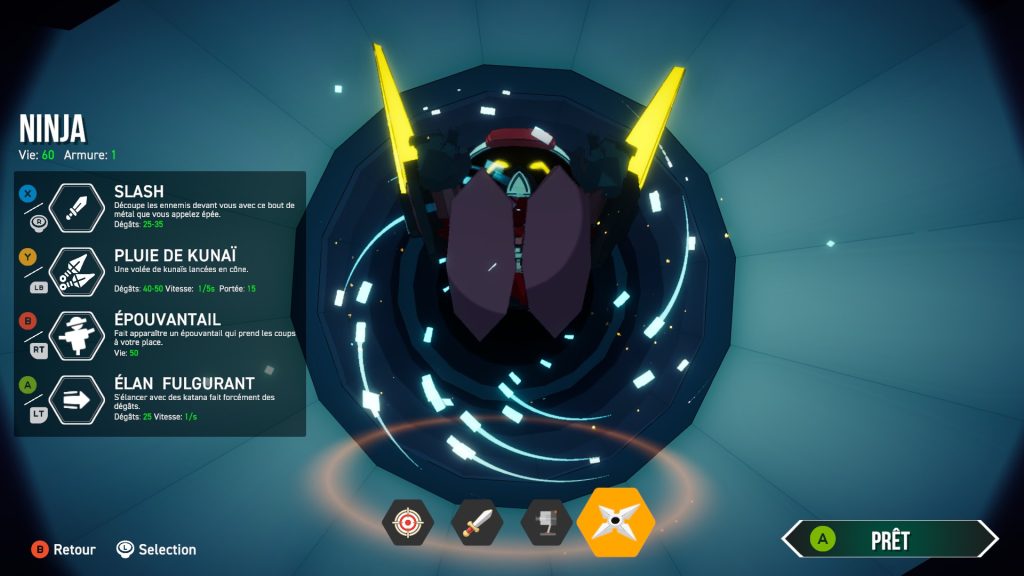Select the target crosshair class icon
This screenshot has height=576, width=1024.
(x=407, y=522)
